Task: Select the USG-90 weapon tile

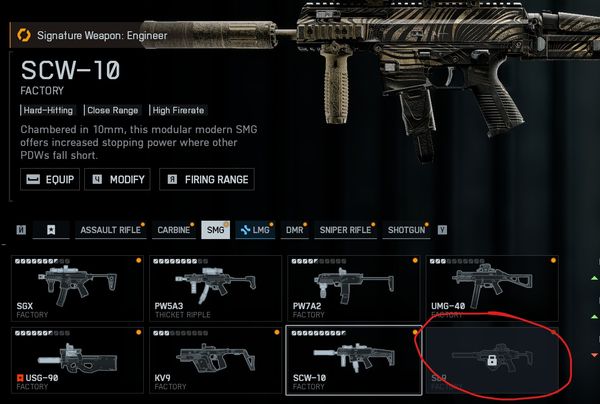Action: tap(77, 358)
